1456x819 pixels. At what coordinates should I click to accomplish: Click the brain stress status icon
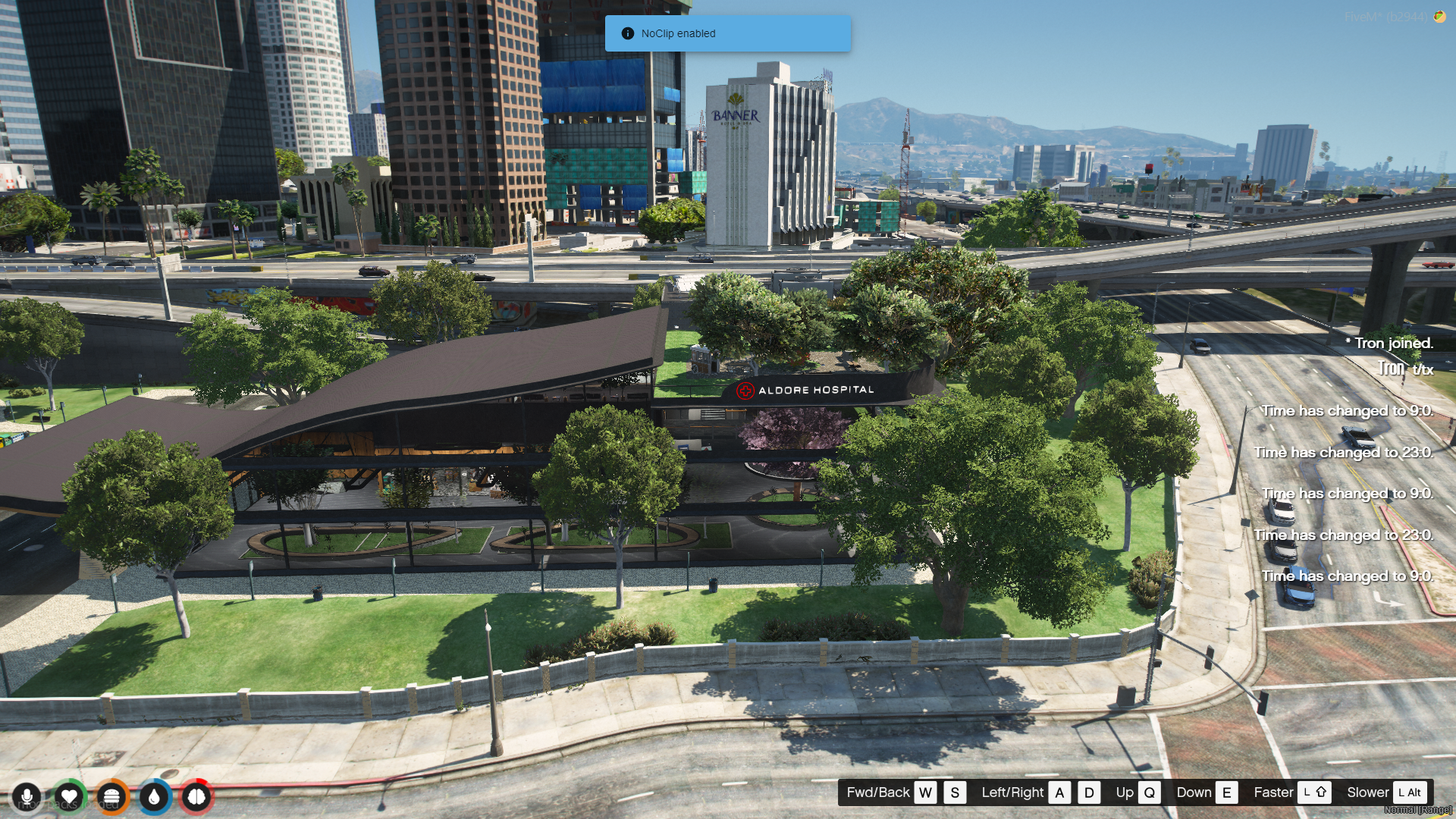(196, 797)
